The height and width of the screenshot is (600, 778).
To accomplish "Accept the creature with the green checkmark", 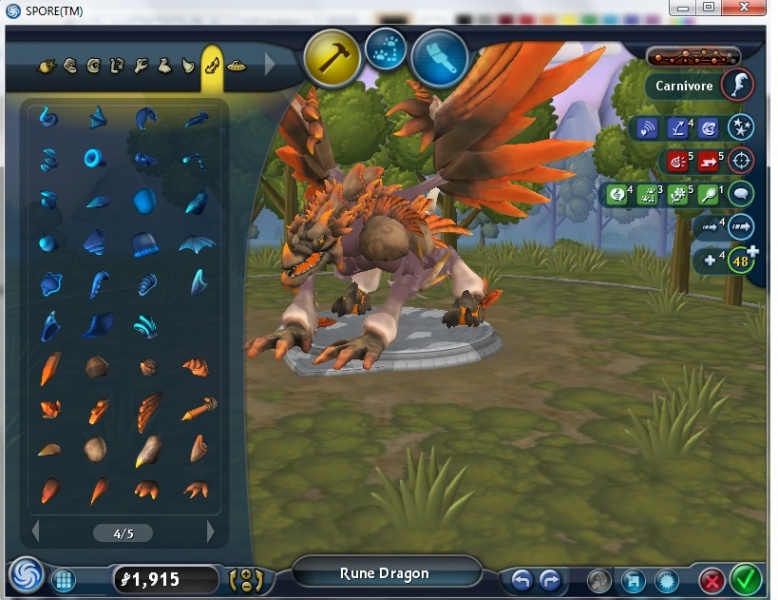I will (x=745, y=579).
